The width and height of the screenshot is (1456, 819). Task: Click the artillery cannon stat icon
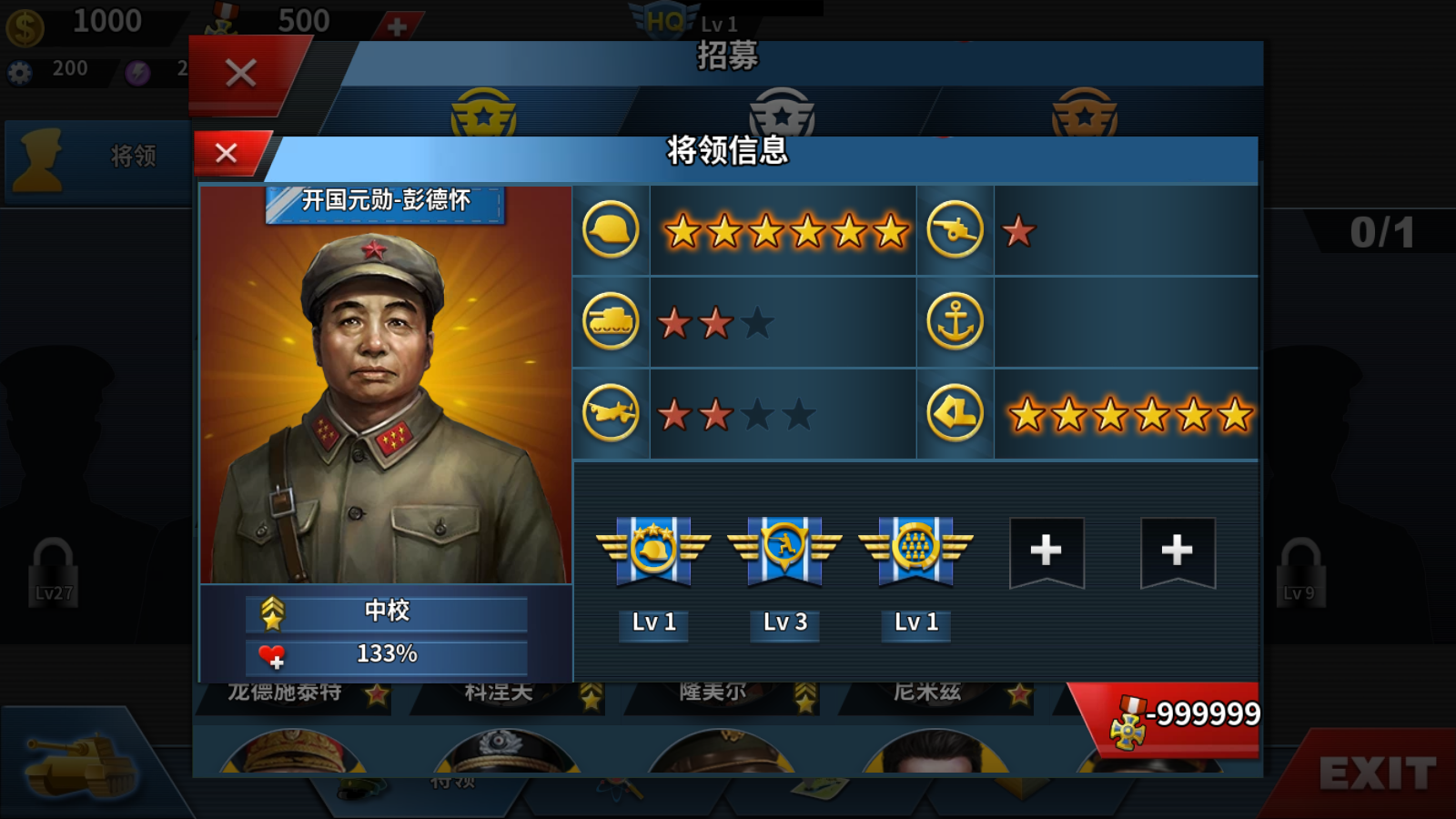(x=955, y=230)
